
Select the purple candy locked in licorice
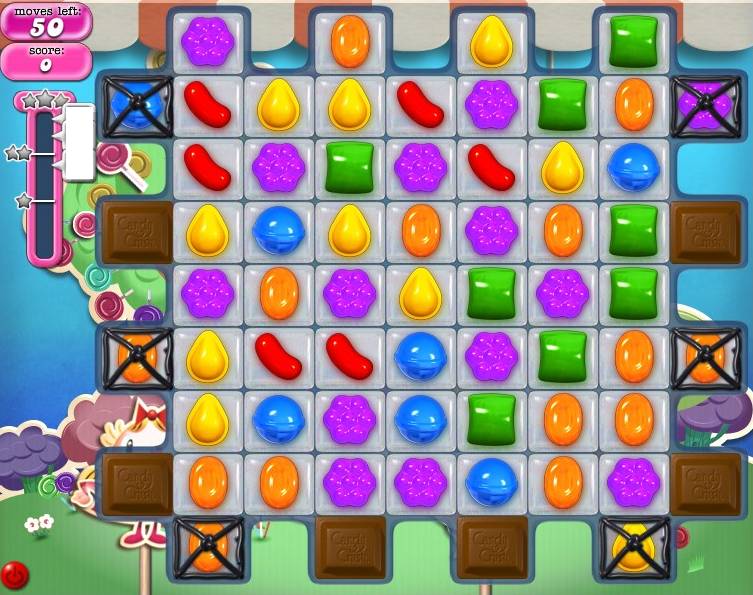pyautogui.click(x=705, y=103)
